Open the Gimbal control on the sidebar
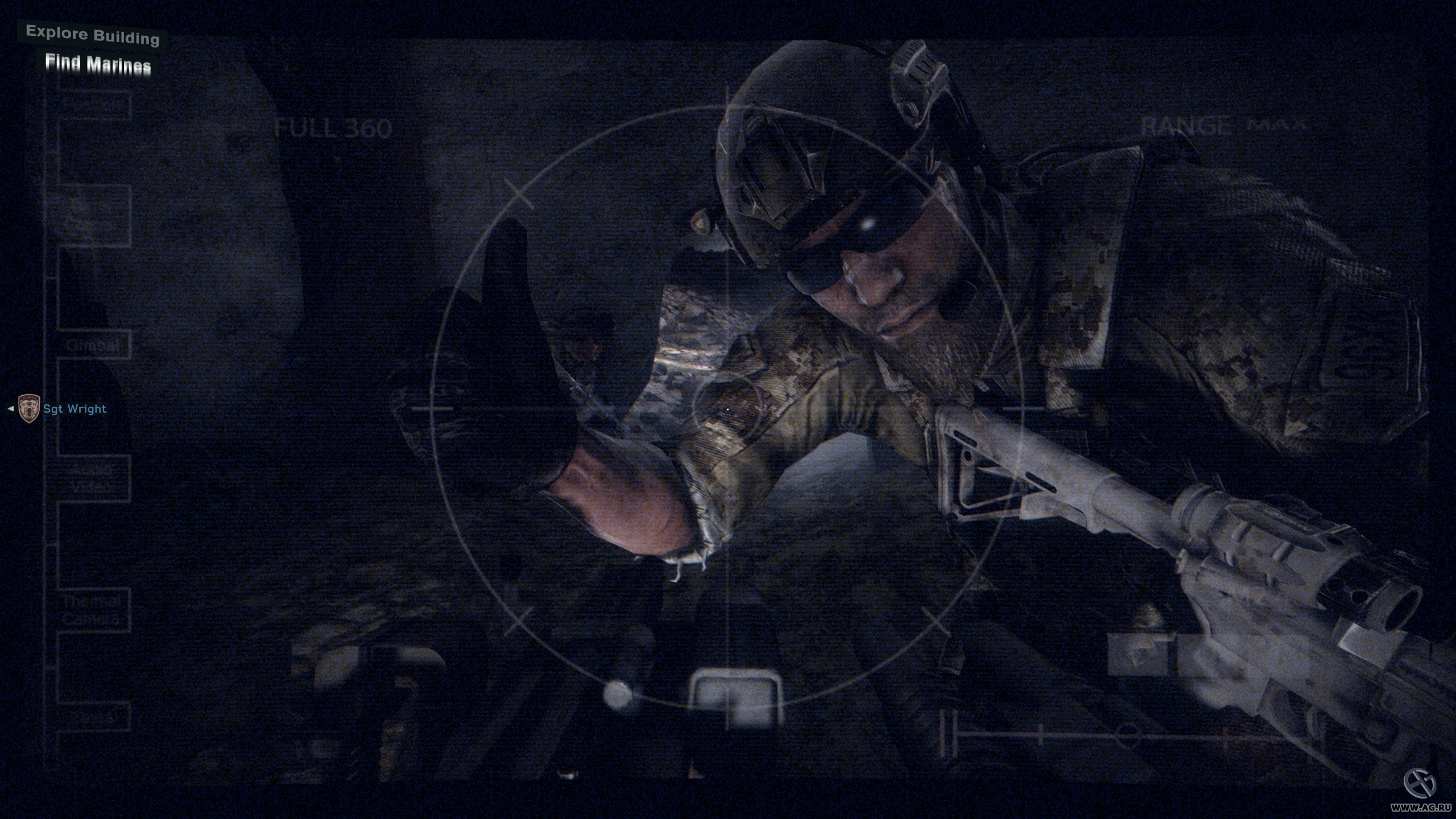The height and width of the screenshot is (819, 1456). pyautogui.click(x=94, y=345)
